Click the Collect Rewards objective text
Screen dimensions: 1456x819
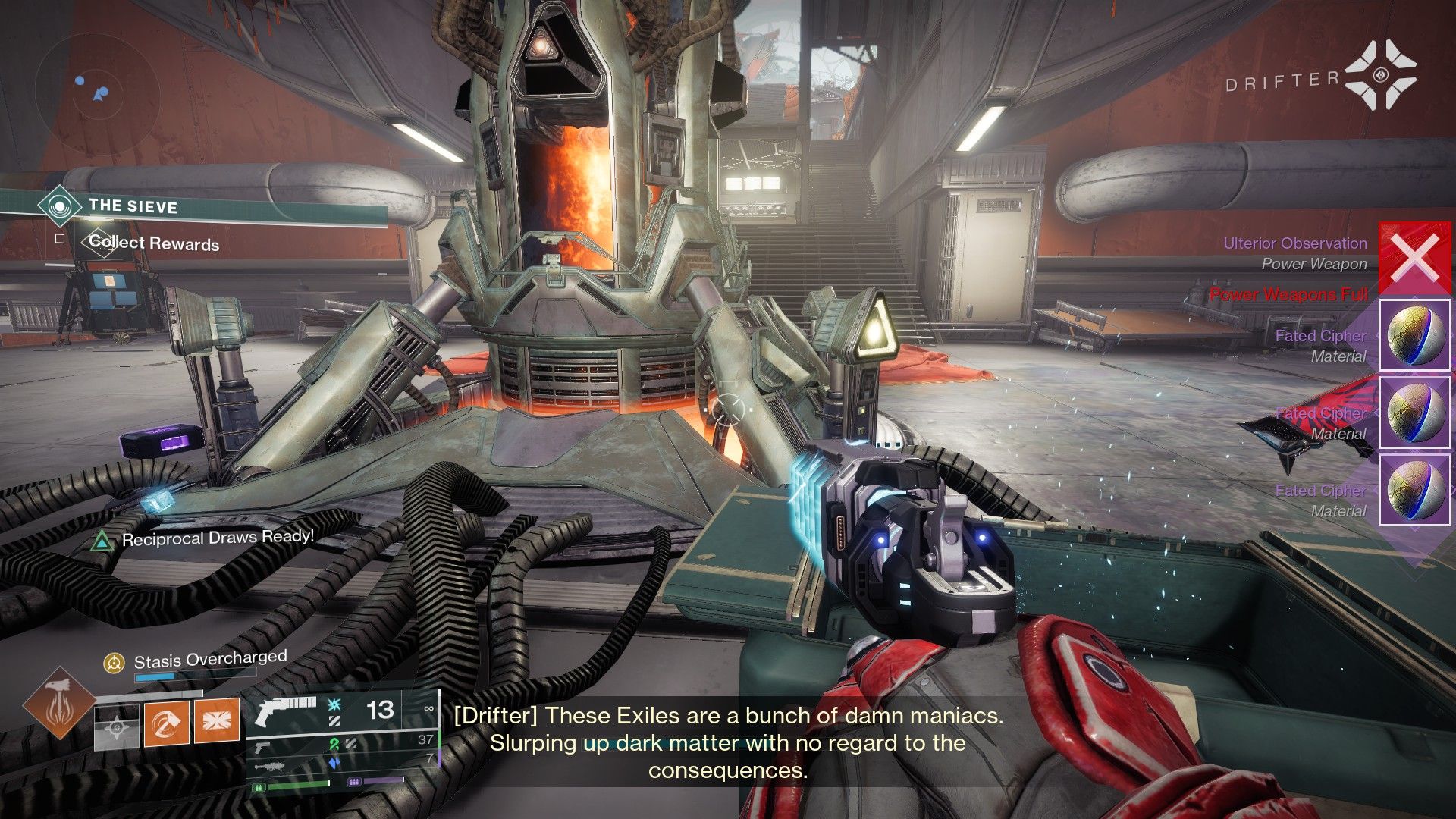[154, 243]
